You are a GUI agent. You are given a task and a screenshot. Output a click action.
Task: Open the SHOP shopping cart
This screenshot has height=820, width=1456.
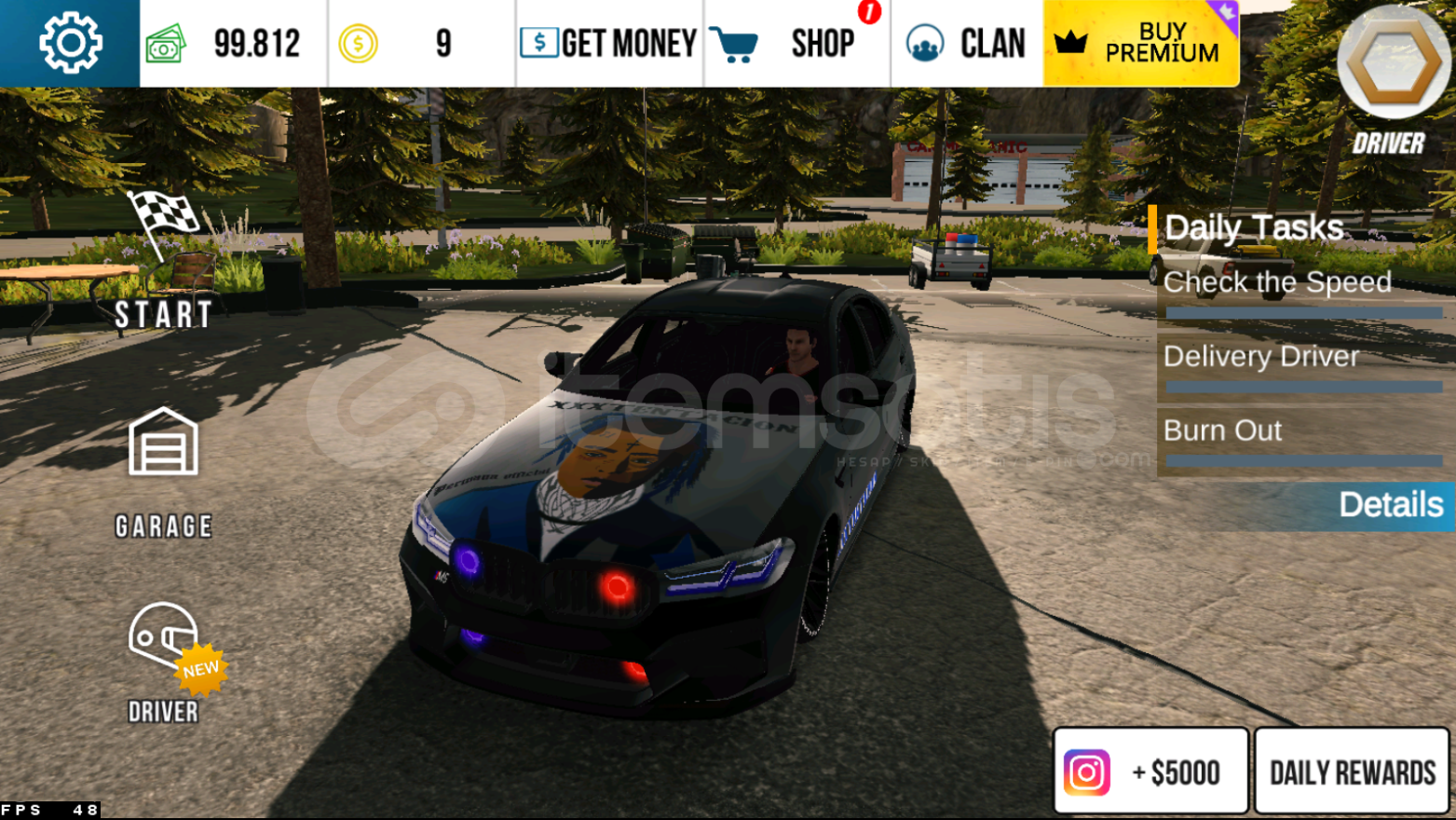(736, 41)
